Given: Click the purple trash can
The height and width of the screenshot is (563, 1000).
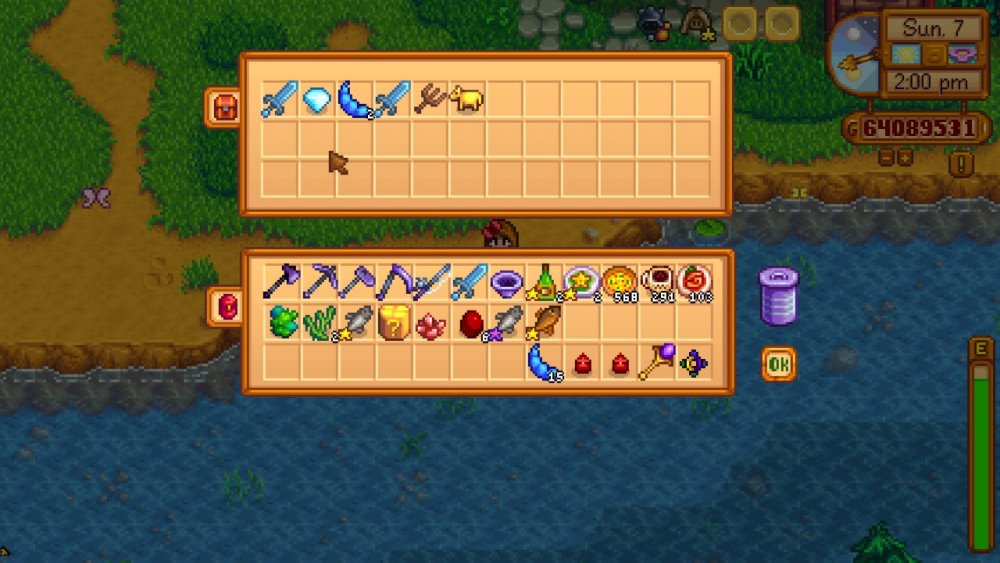Looking at the screenshot, I should point(779,296).
